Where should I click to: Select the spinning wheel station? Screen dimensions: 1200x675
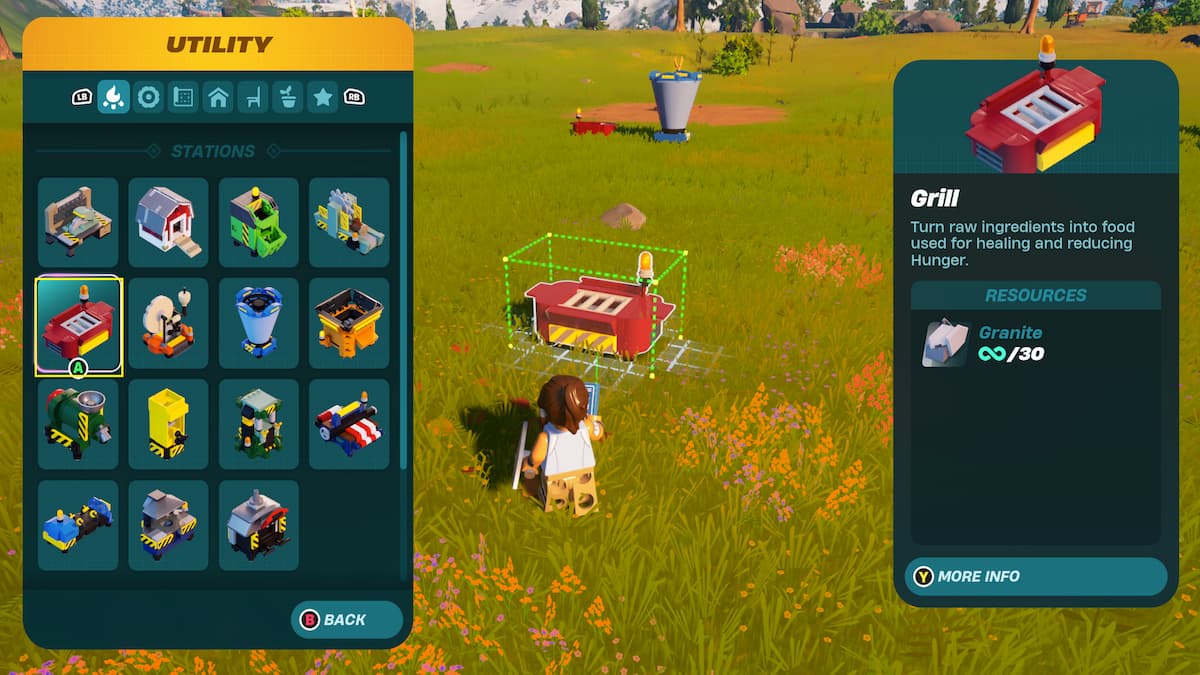168,323
